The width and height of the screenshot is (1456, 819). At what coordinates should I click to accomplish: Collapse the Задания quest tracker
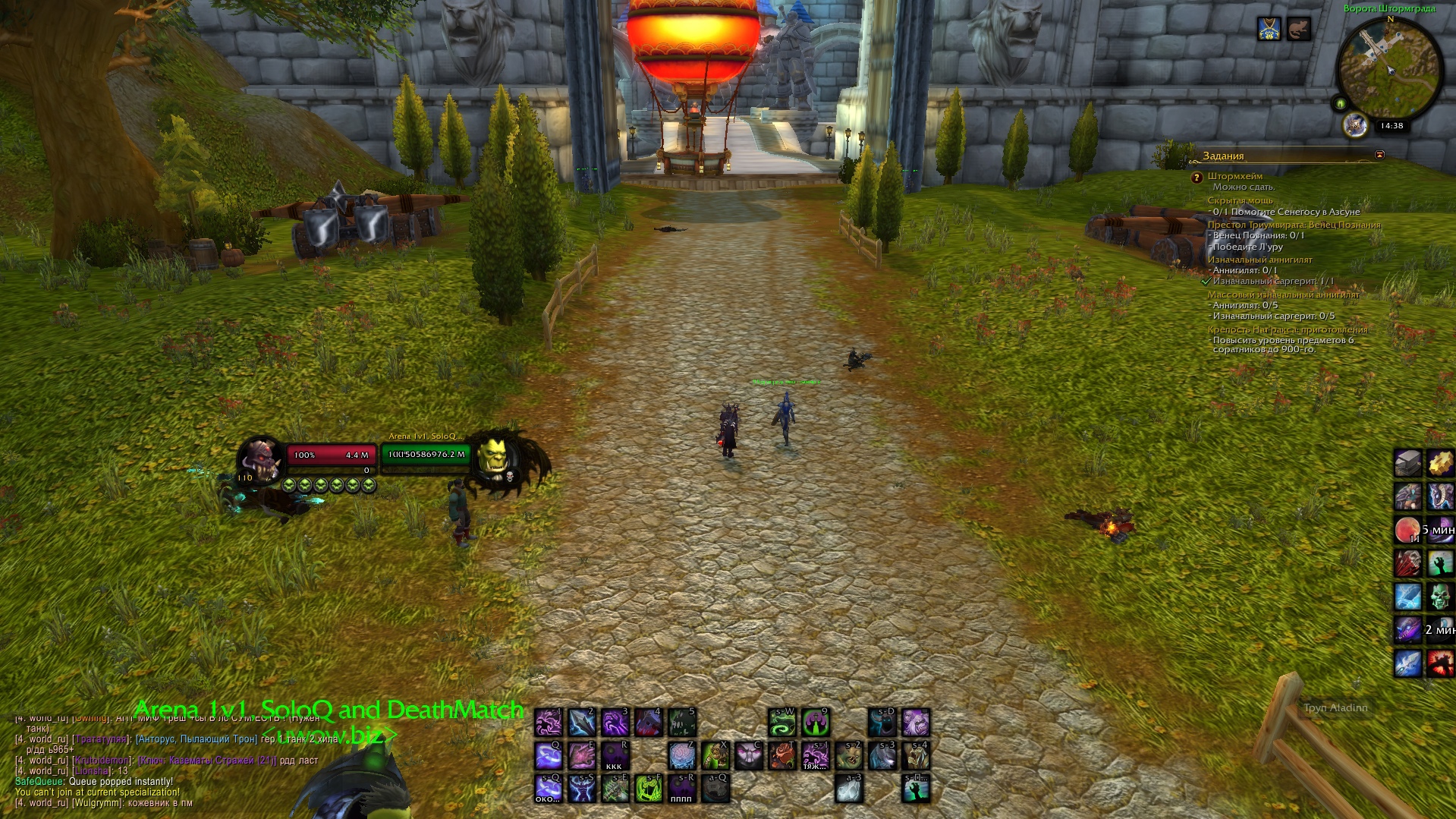1379,155
